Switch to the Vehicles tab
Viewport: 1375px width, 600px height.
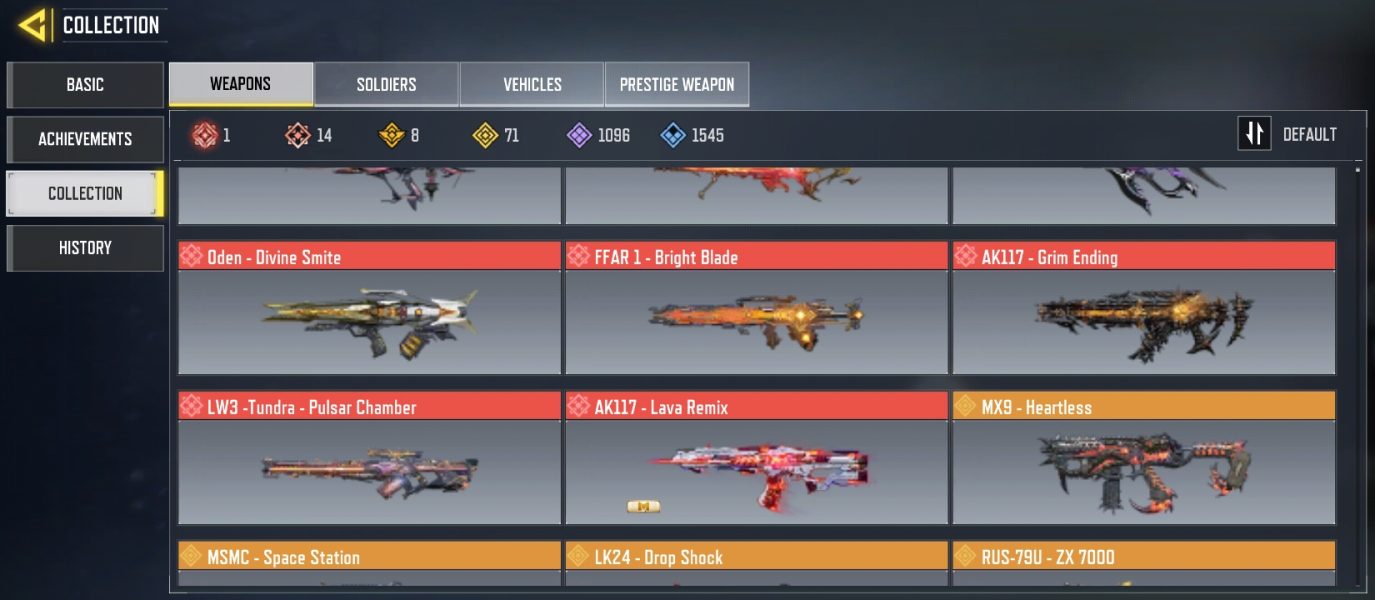point(532,85)
